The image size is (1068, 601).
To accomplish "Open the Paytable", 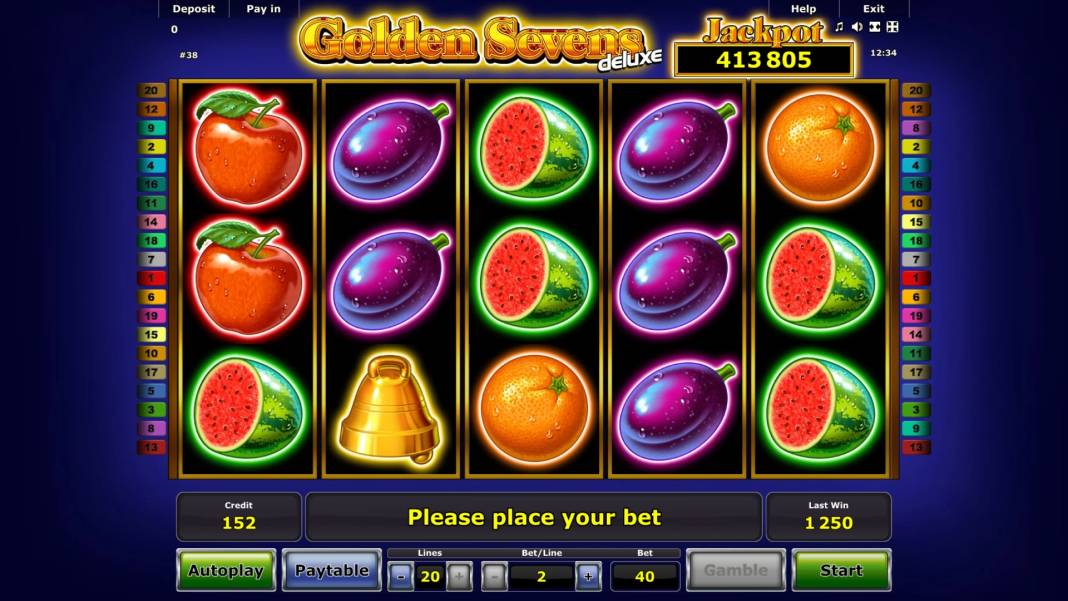I will (x=332, y=570).
